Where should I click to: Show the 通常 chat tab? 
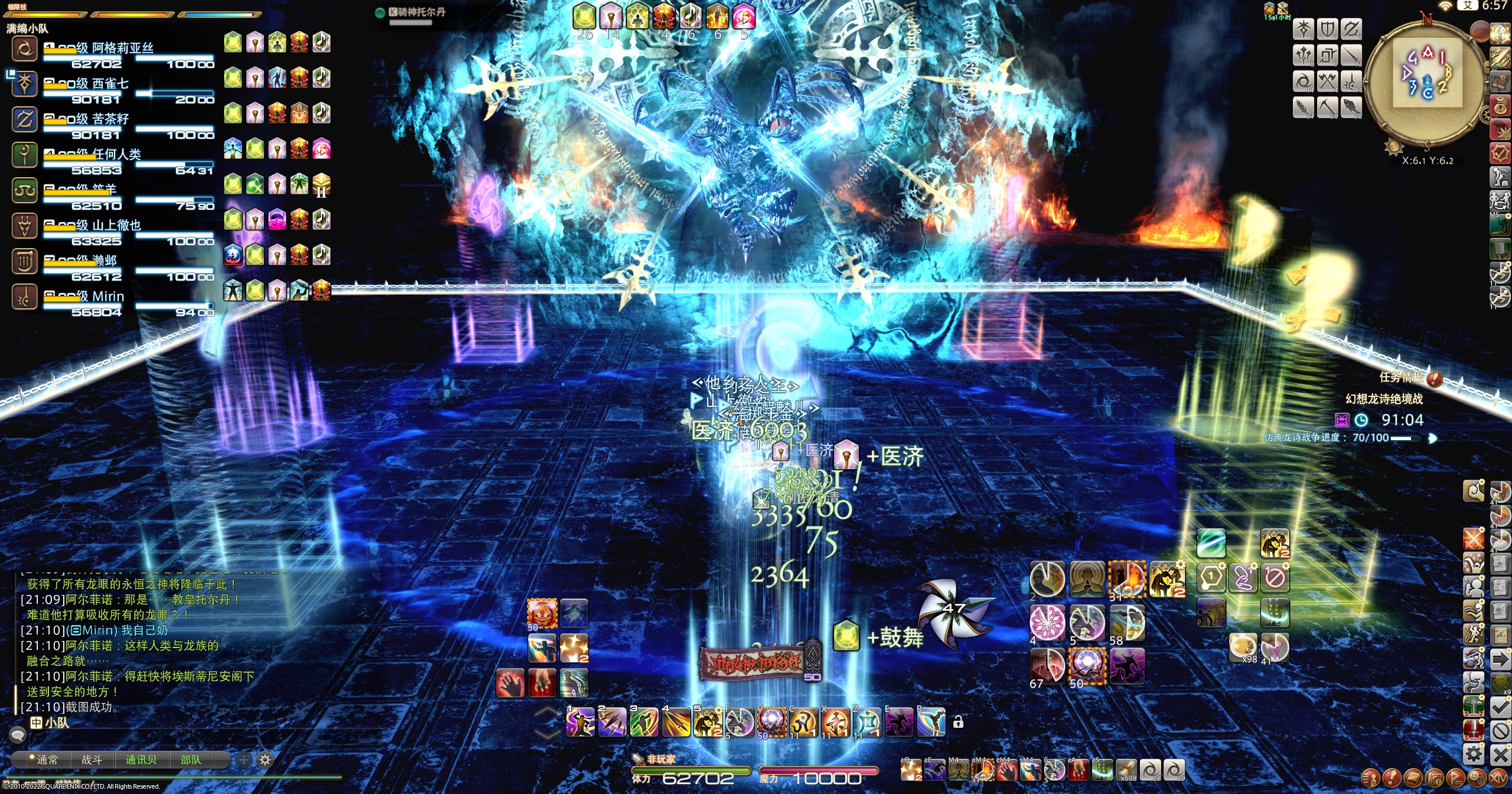[47, 760]
